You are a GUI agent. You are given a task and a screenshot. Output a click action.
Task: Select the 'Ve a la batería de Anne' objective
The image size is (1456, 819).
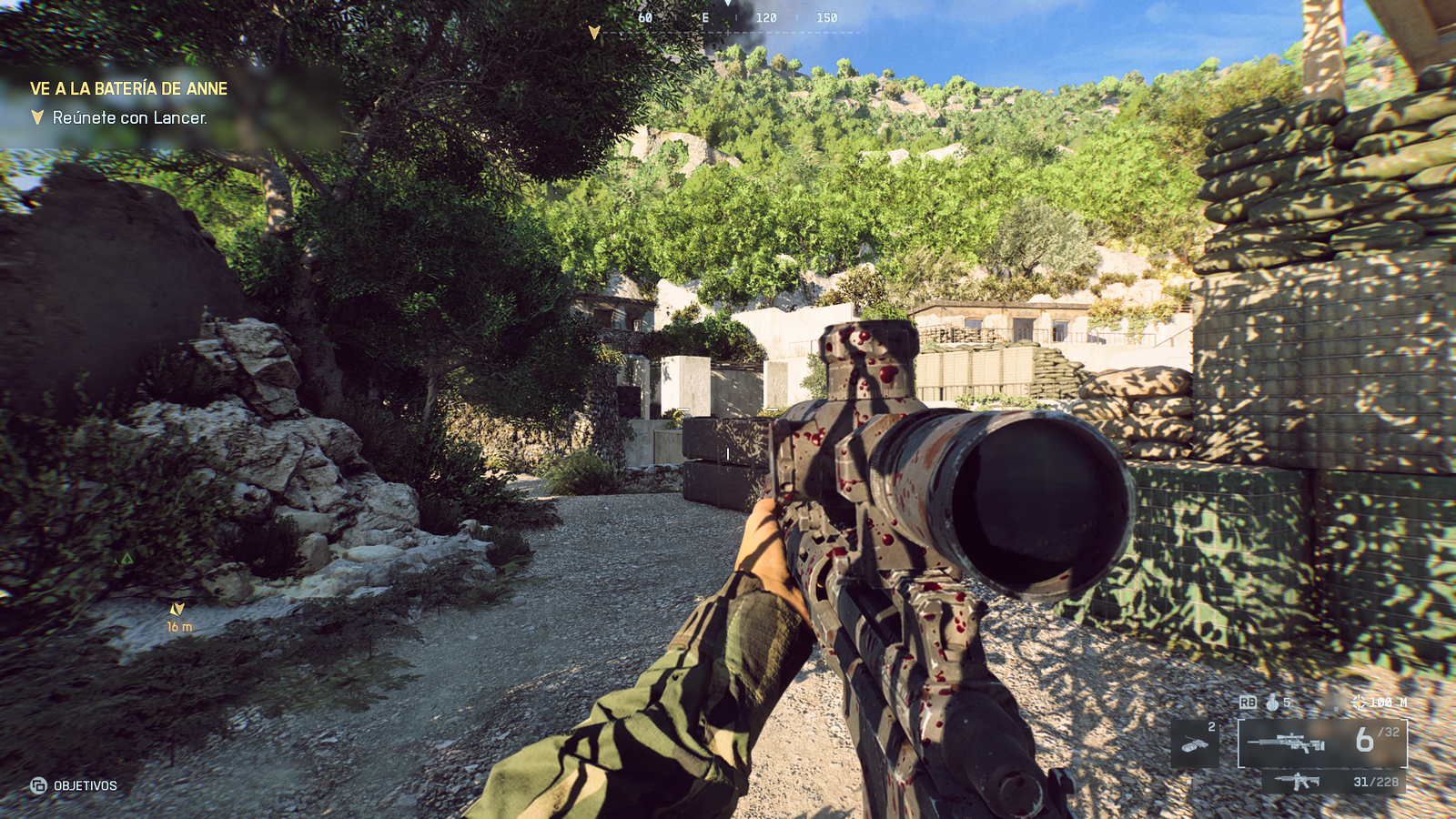pyautogui.click(x=128, y=88)
